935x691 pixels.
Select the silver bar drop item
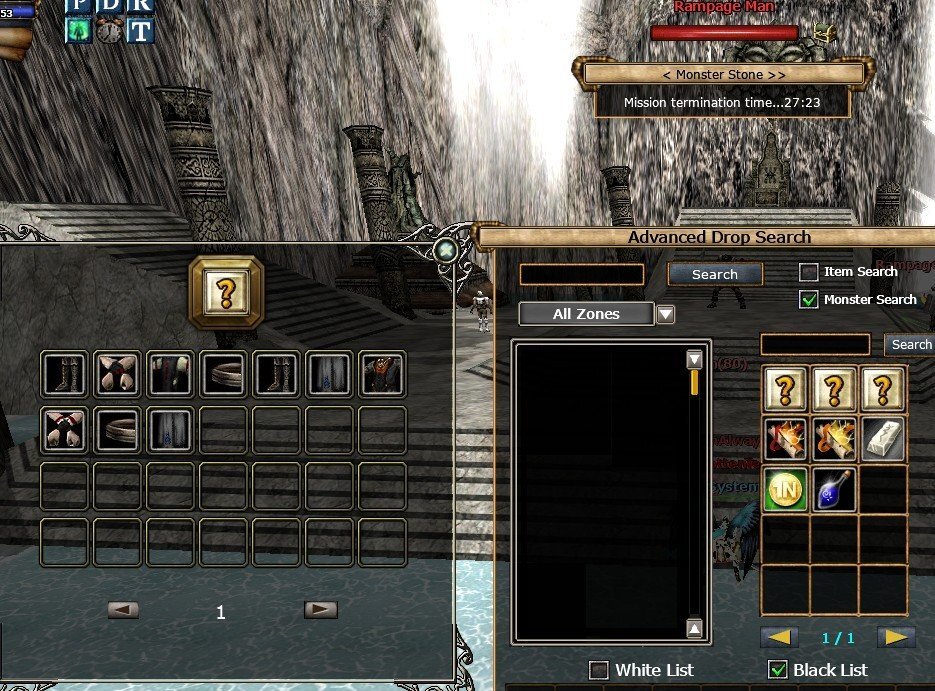pyautogui.click(x=883, y=438)
